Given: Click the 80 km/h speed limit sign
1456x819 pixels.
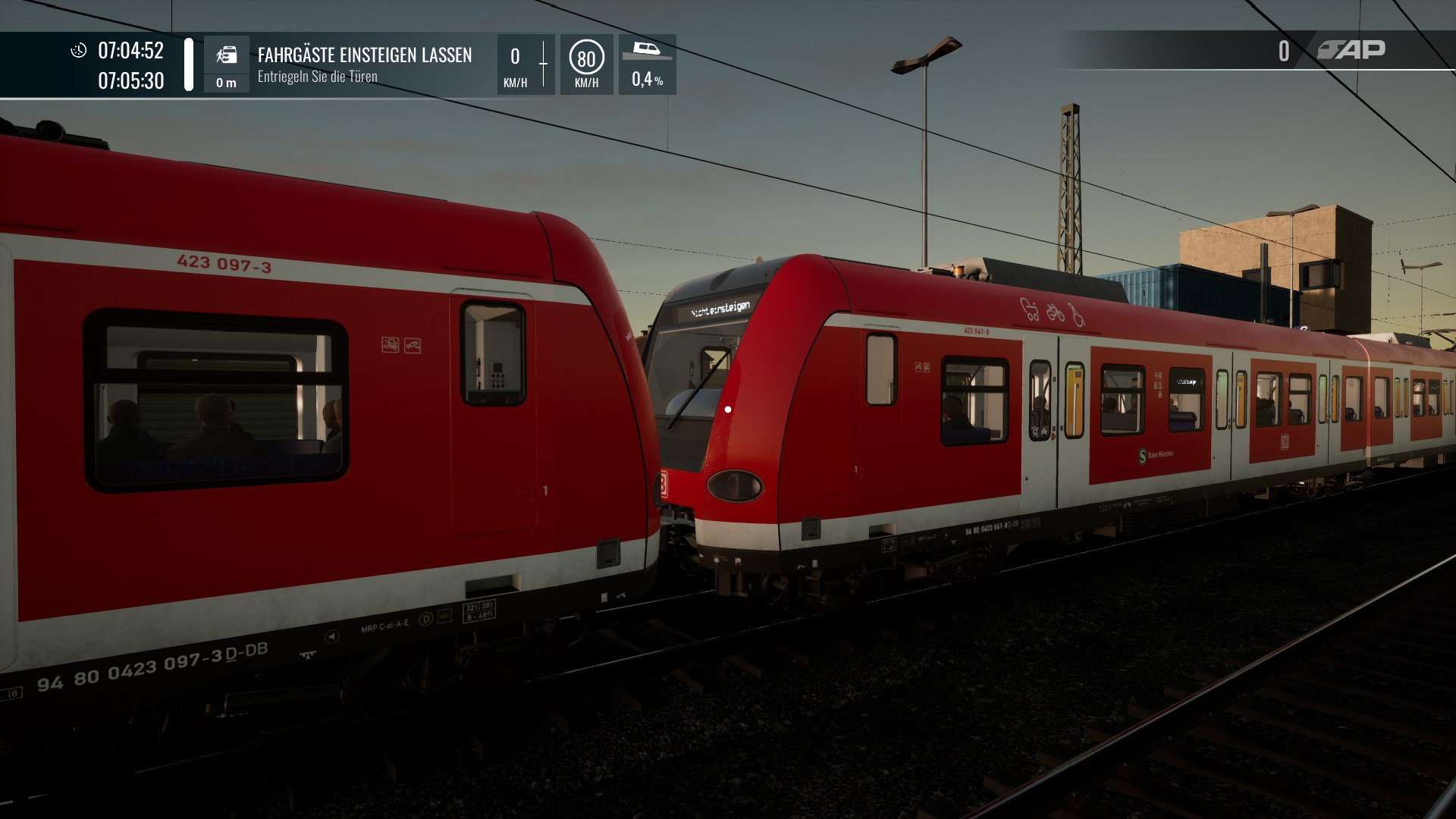Looking at the screenshot, I should [x=586, y=58].
